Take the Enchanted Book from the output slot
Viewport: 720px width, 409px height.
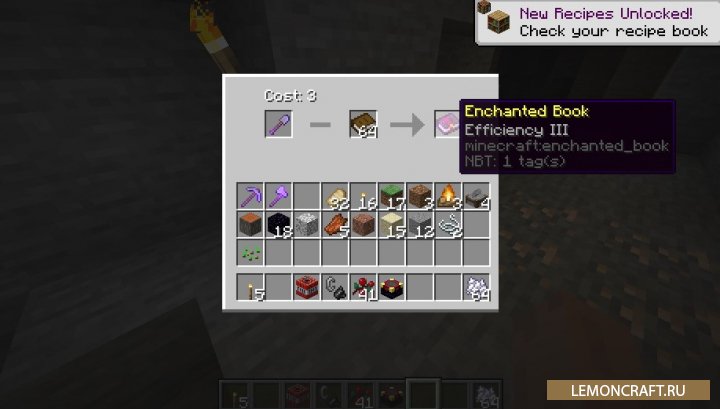[x=447, y=124]
